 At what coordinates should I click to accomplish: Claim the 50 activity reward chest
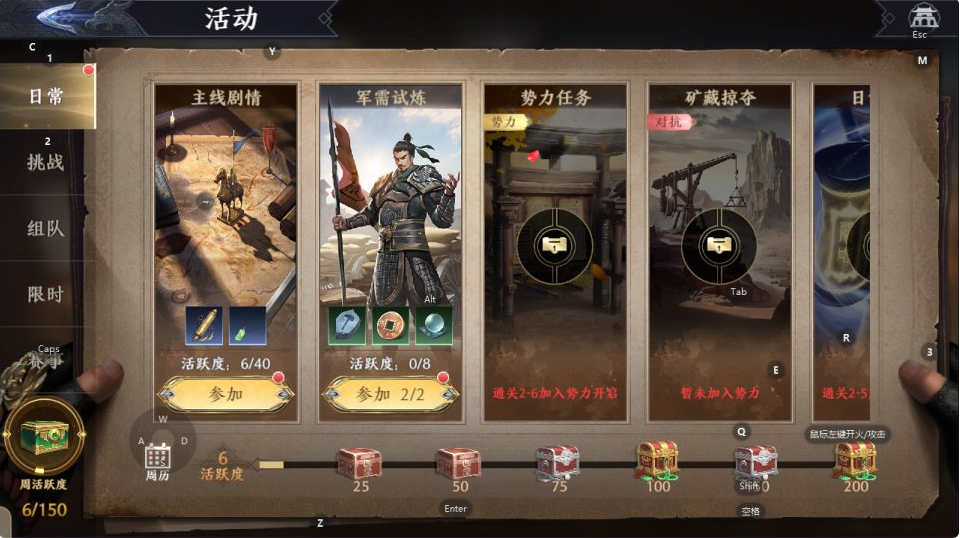point(458,462)
